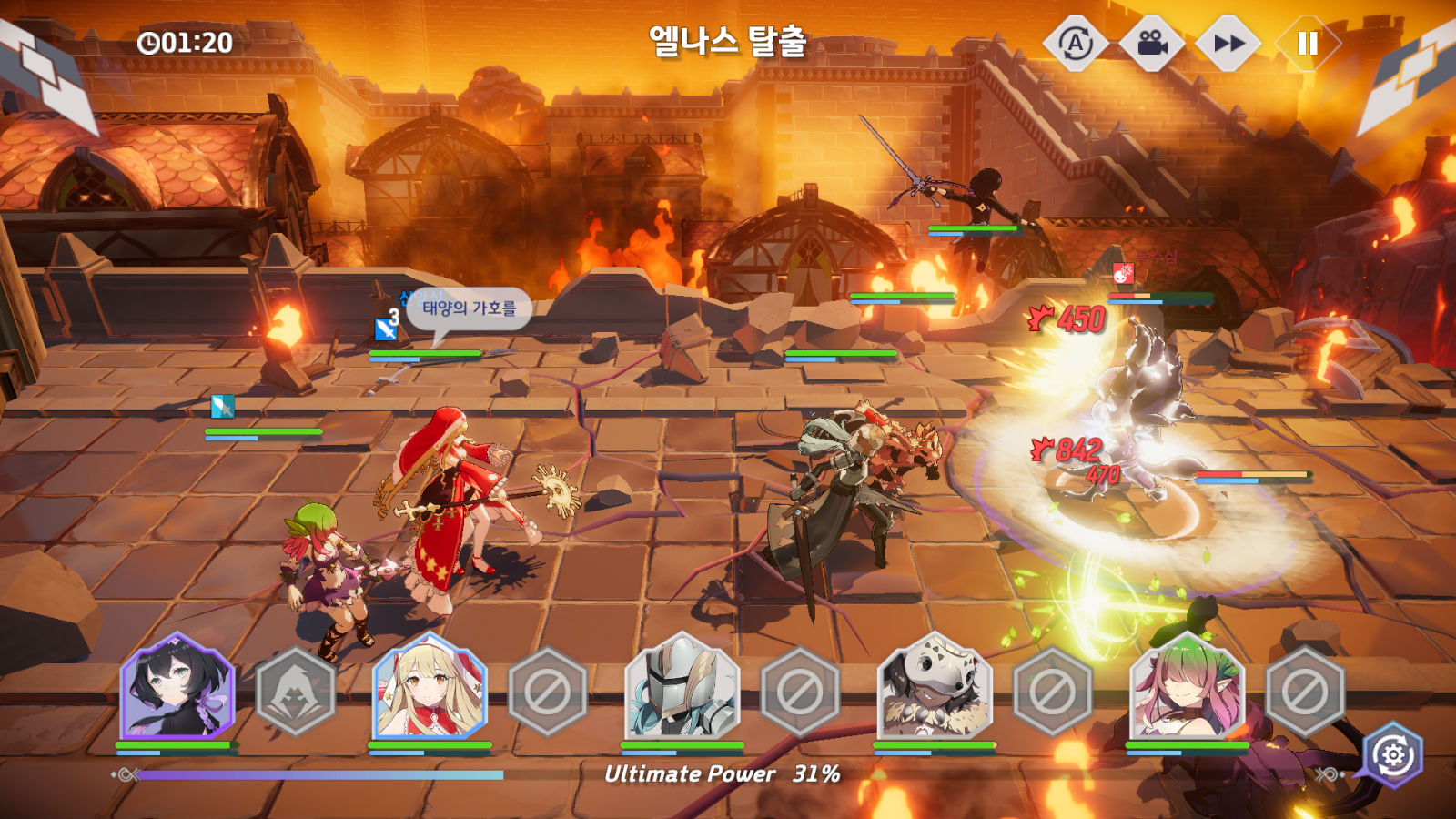This screenshot has height=819, width=1456.
Task: Toggle the auto-battle button
Action: click(x=1076, y=43)
